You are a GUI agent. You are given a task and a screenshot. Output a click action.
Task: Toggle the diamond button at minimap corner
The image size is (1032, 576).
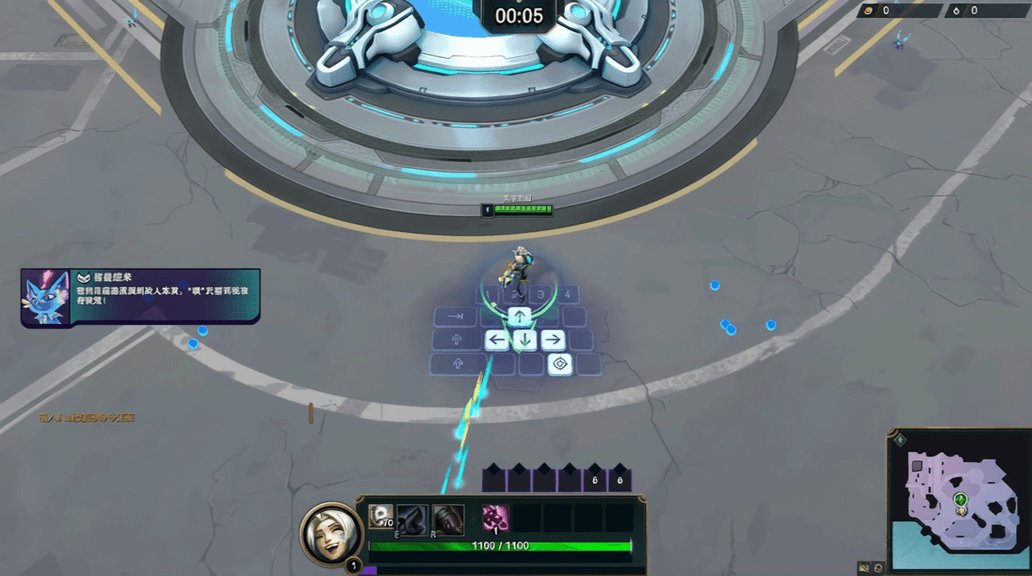(x=900, y=440)
